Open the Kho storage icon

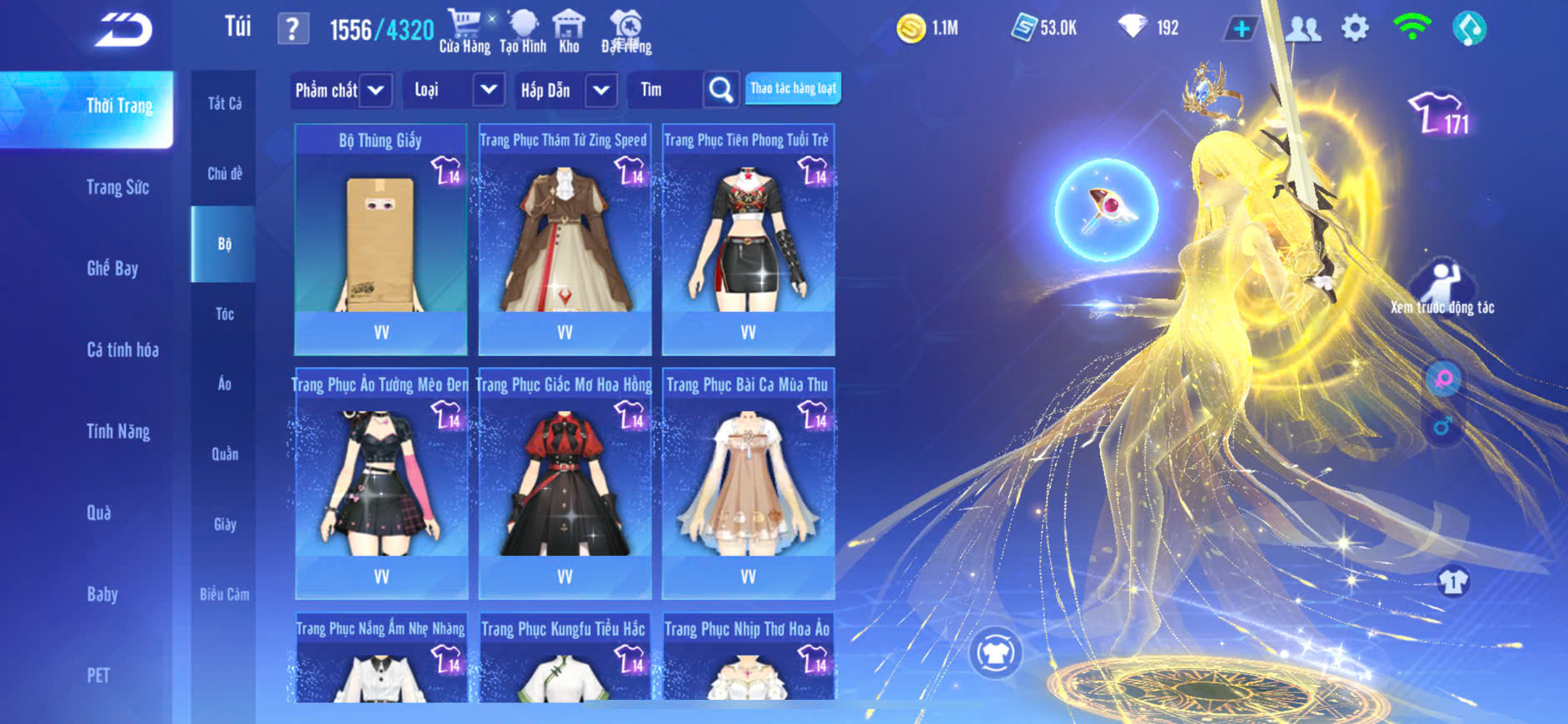(x=569, y=31)
